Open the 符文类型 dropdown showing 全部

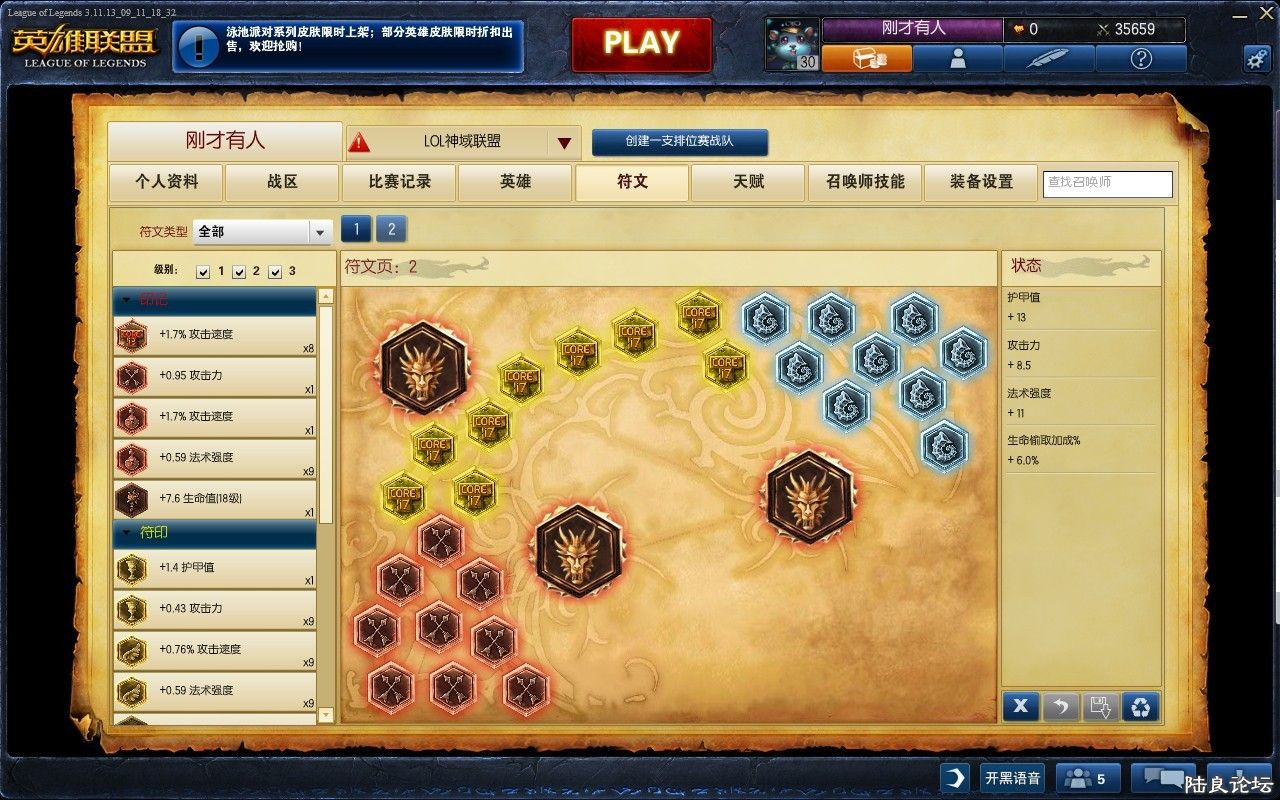(262, 231)
